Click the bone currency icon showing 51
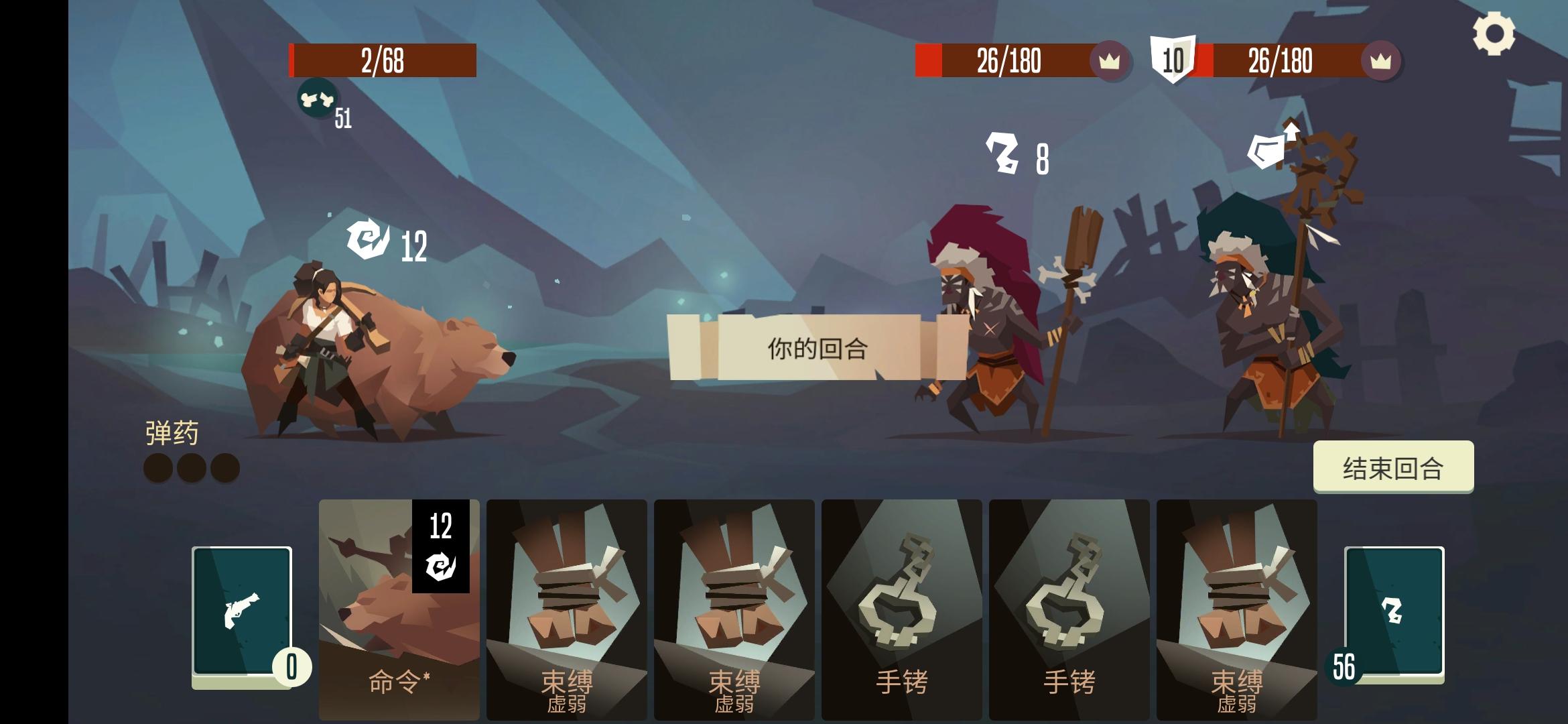 [316, 99]
